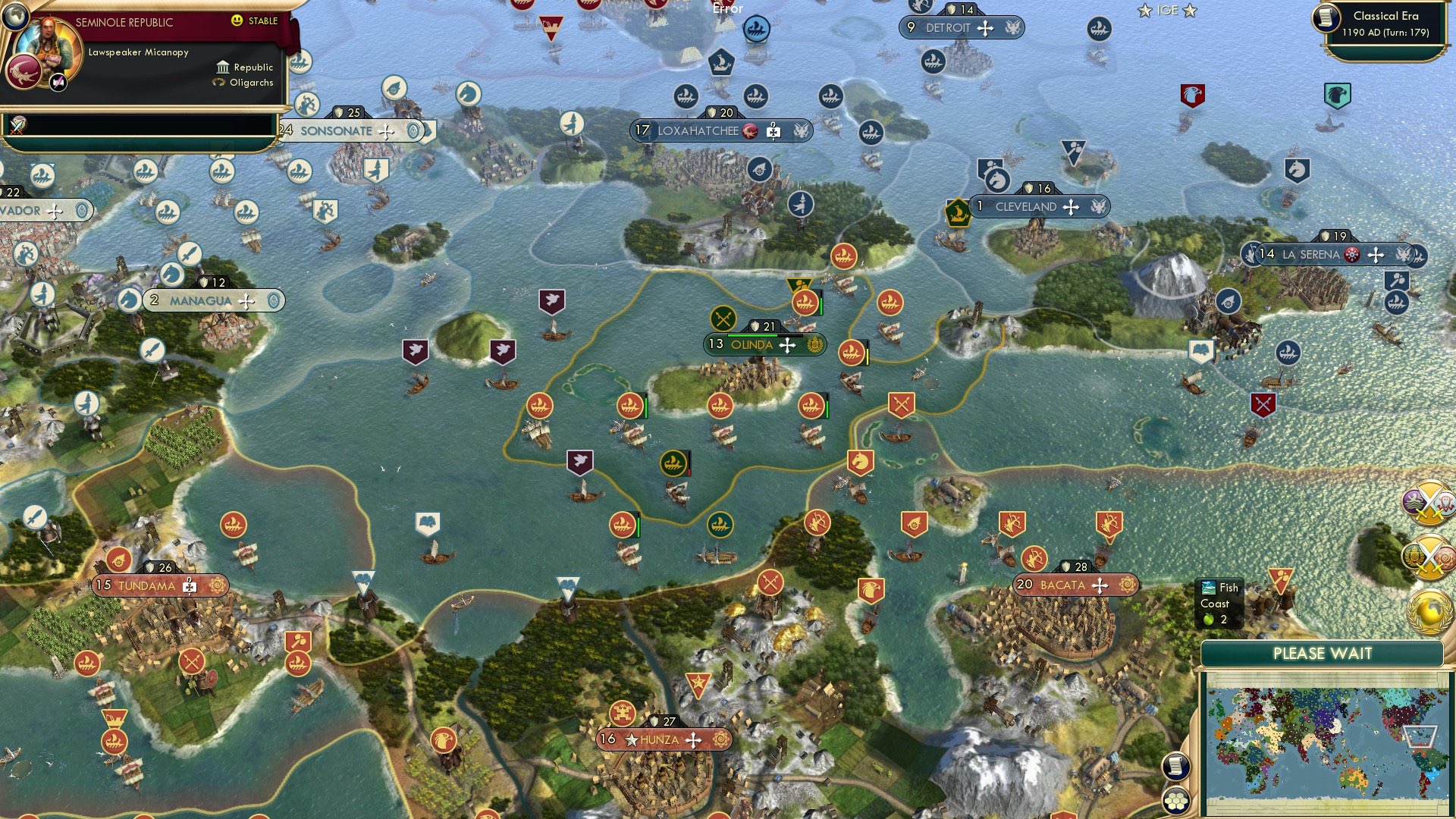1456x819 pixels.
Task: Open the notification log scroll icon
Action: tap(1175, 766)
